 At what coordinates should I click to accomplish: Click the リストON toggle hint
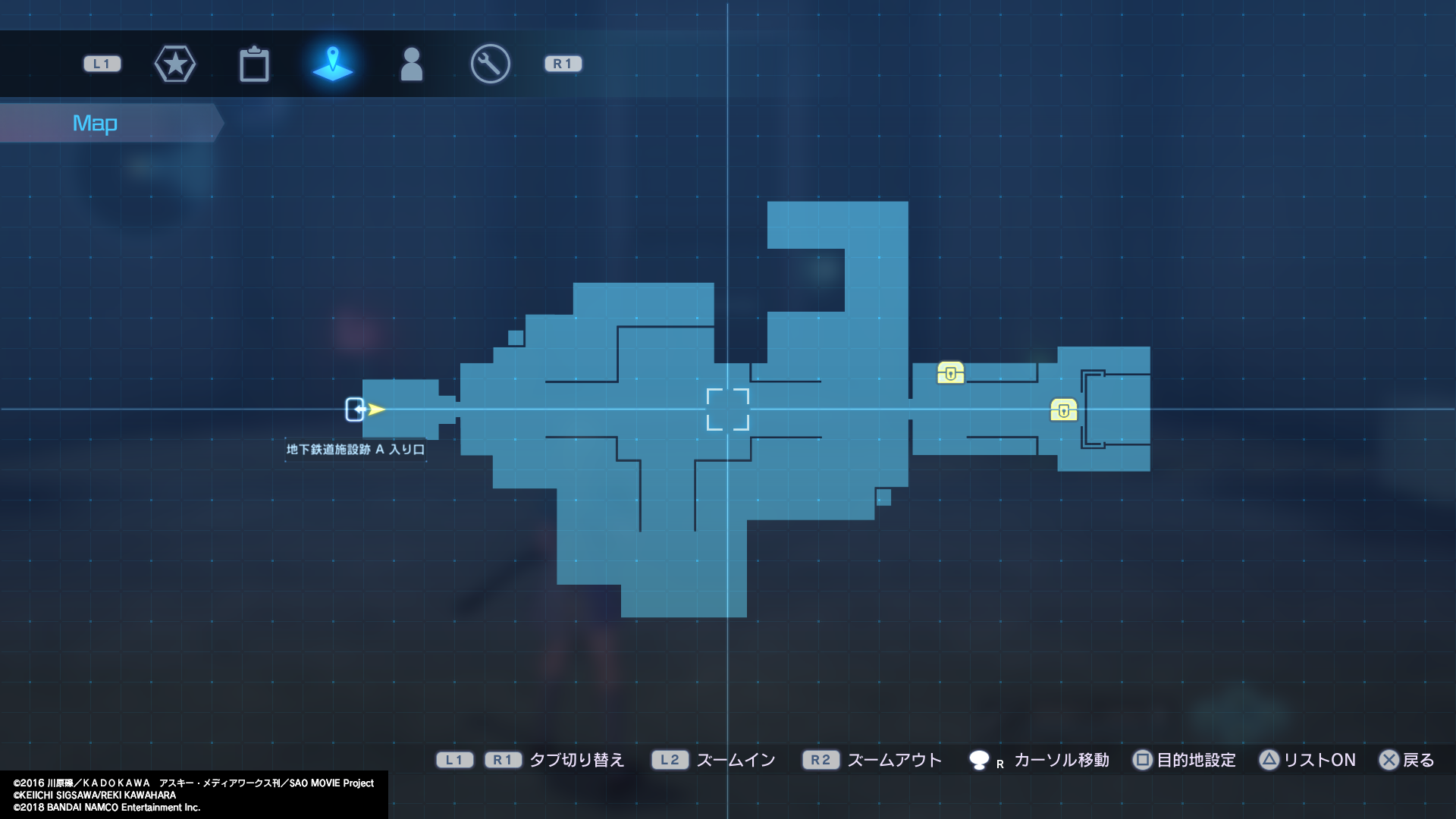coord(1319,760)
